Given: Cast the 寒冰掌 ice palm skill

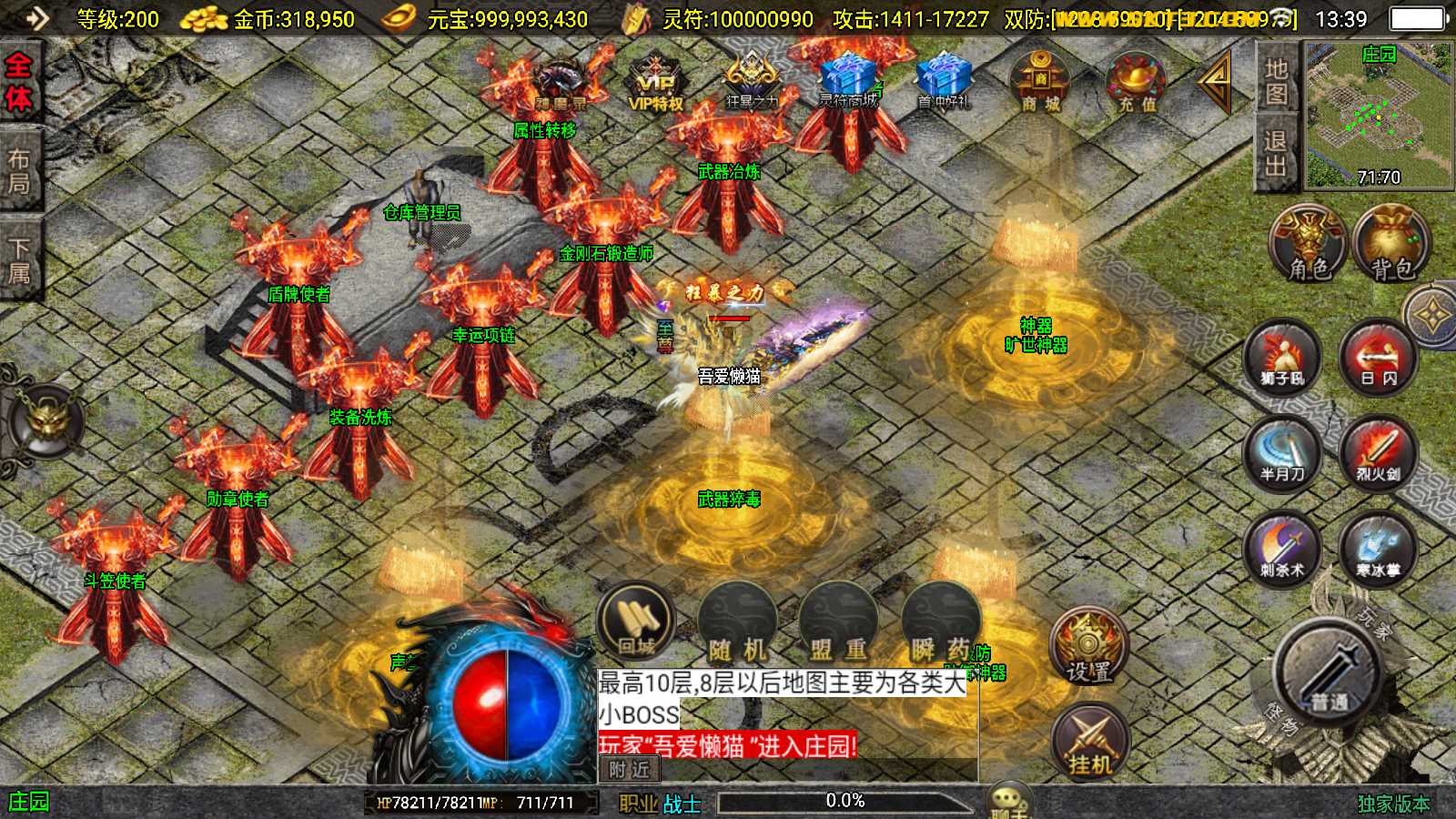Looking at the screenshot, I should [x=1378, y=549].
